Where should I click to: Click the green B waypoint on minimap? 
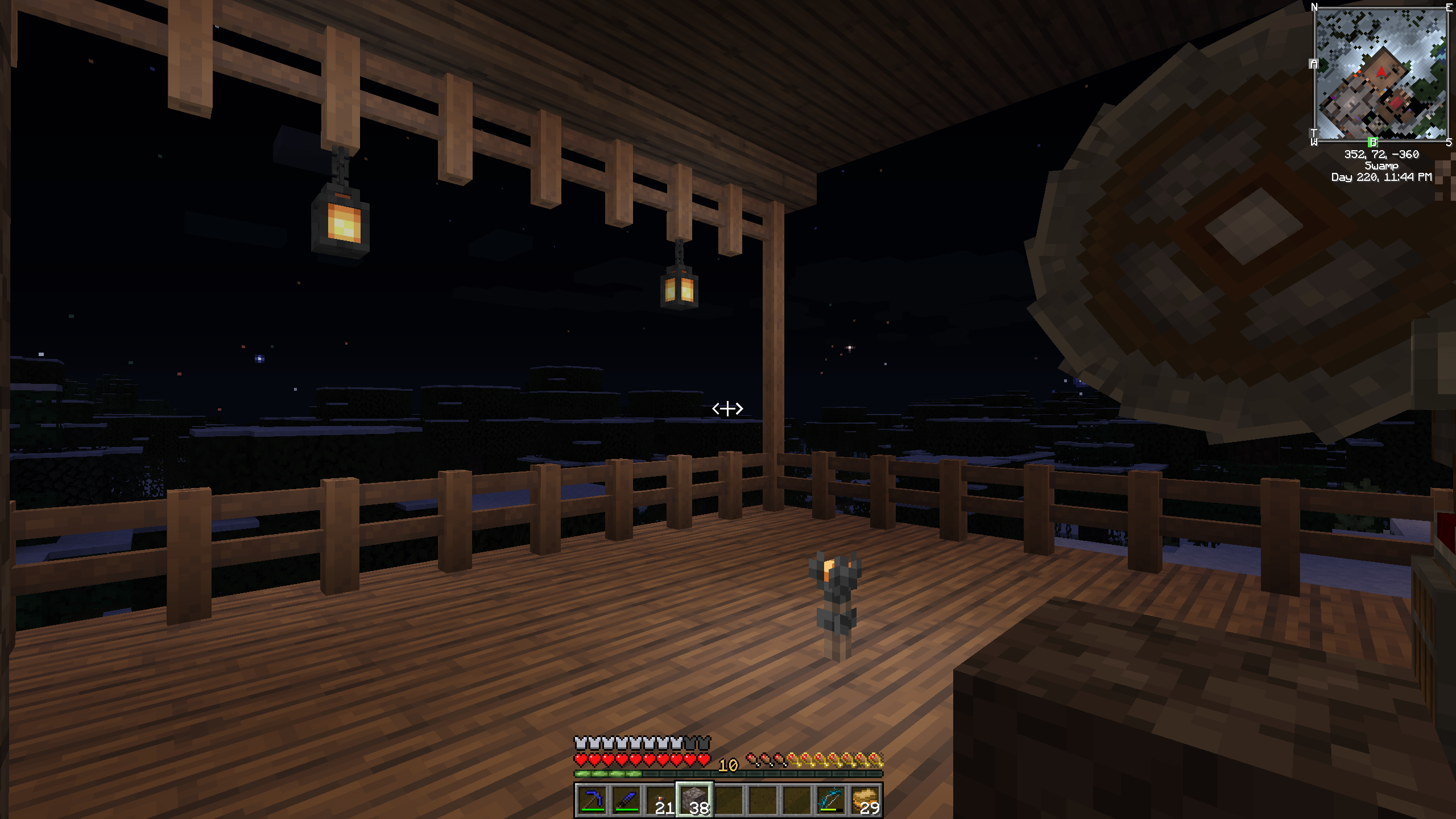tap(1373, 142)
